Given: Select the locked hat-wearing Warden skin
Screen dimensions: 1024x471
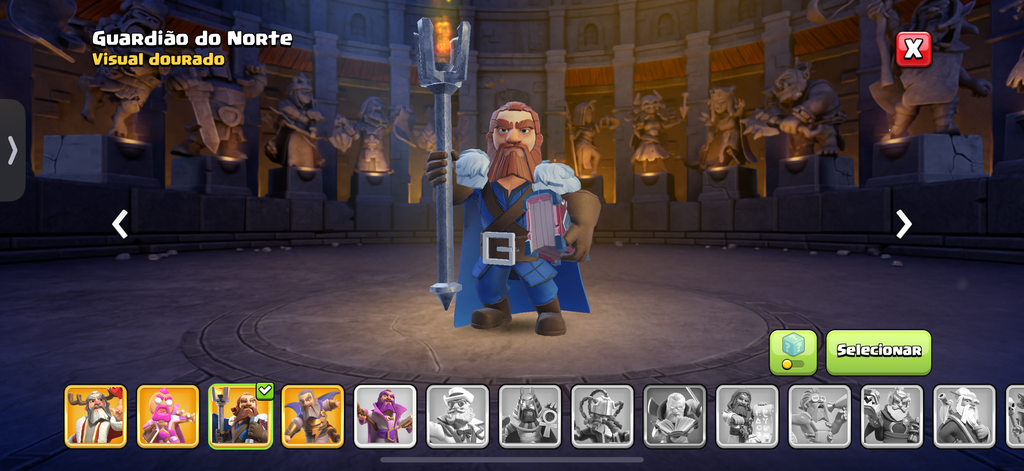Looking at the screenshot, I should (457, 416).
